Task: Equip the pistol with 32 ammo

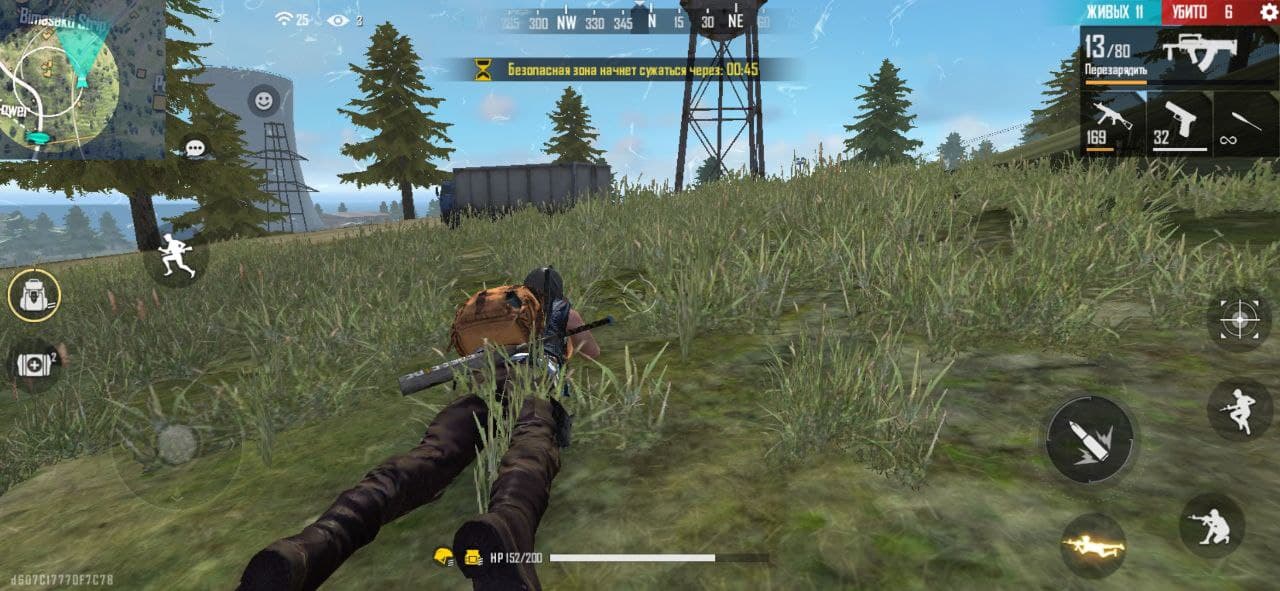Action: point(1179,123)
